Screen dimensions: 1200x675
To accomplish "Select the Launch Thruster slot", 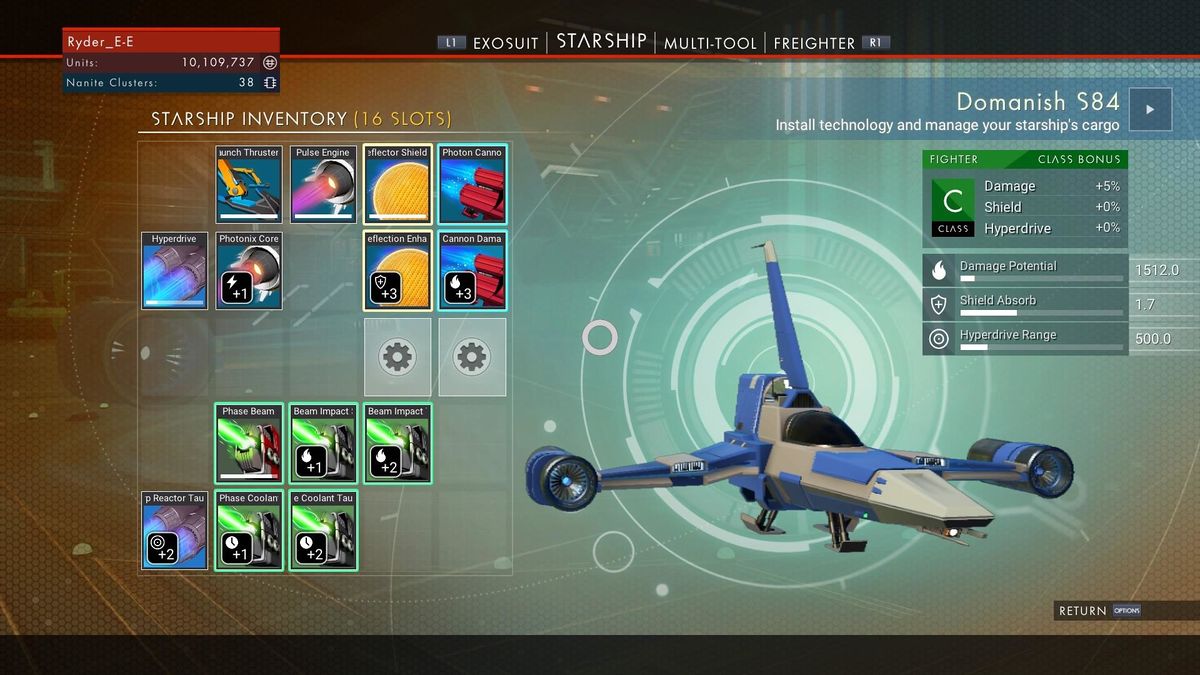I will [x=249, y=184].
